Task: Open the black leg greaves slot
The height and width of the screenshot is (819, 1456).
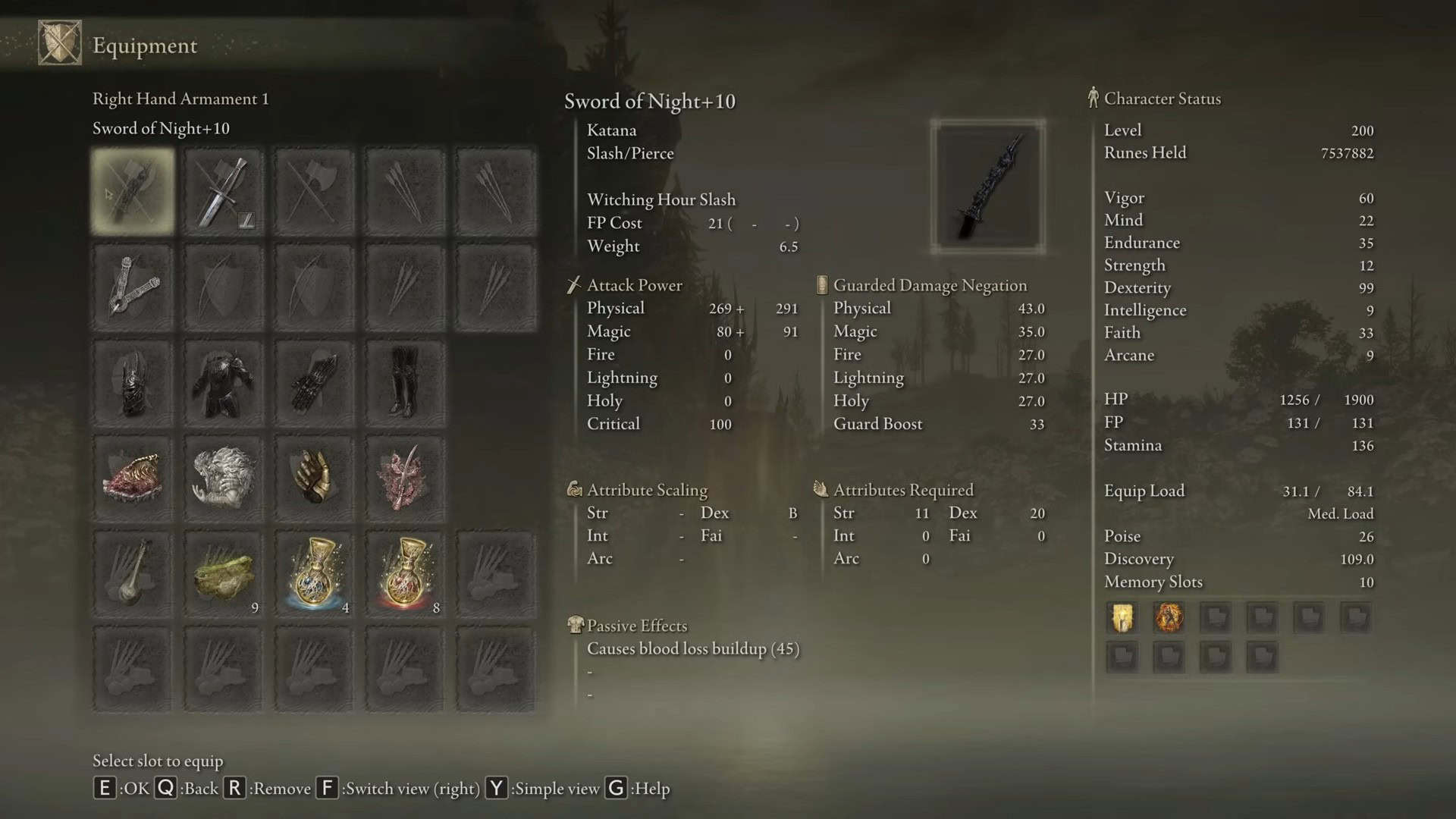Action: [x=405, y=383]
